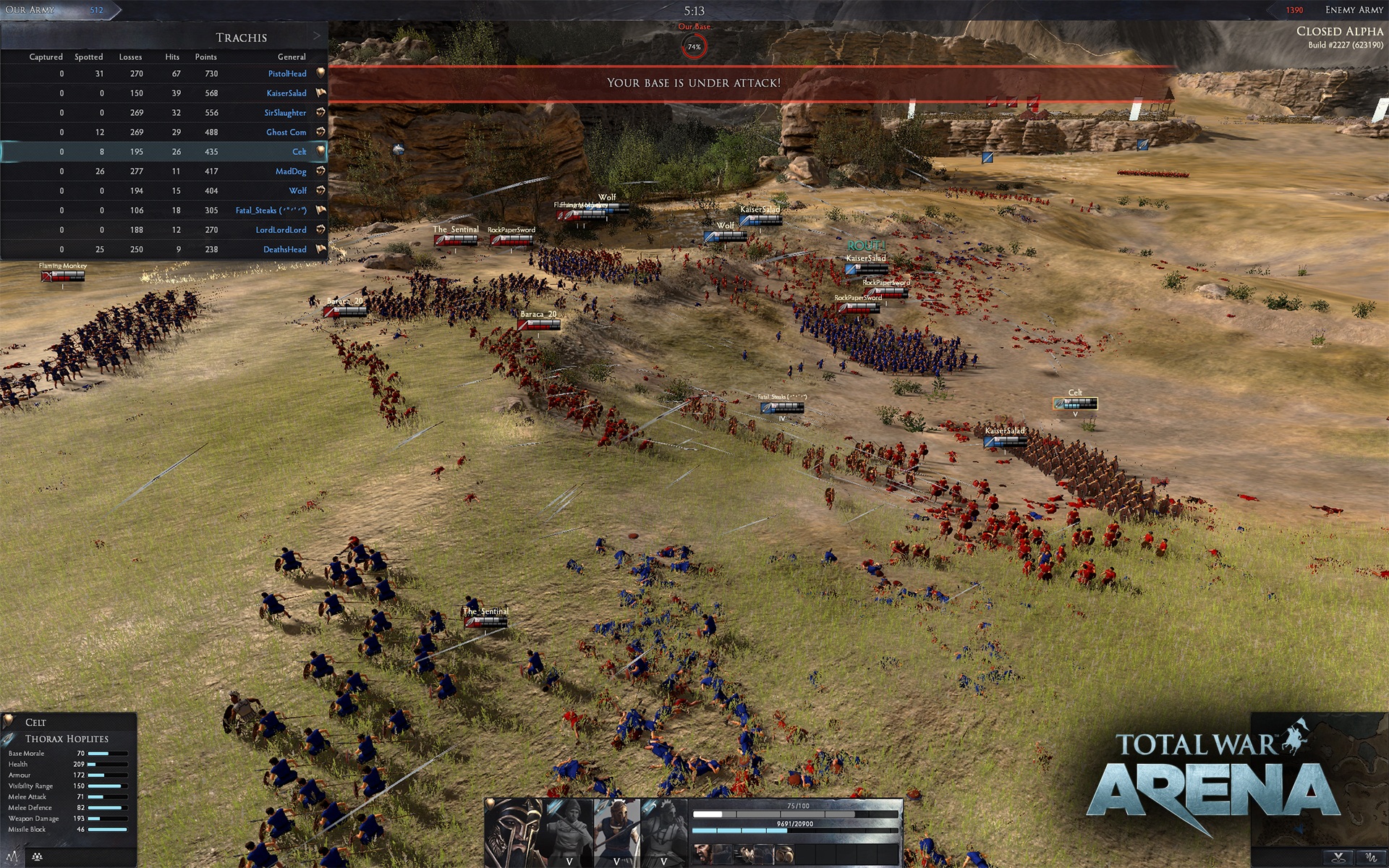1389x868 pixels.
Task: Select the second hoplite unit card
Action: (617, 832)
